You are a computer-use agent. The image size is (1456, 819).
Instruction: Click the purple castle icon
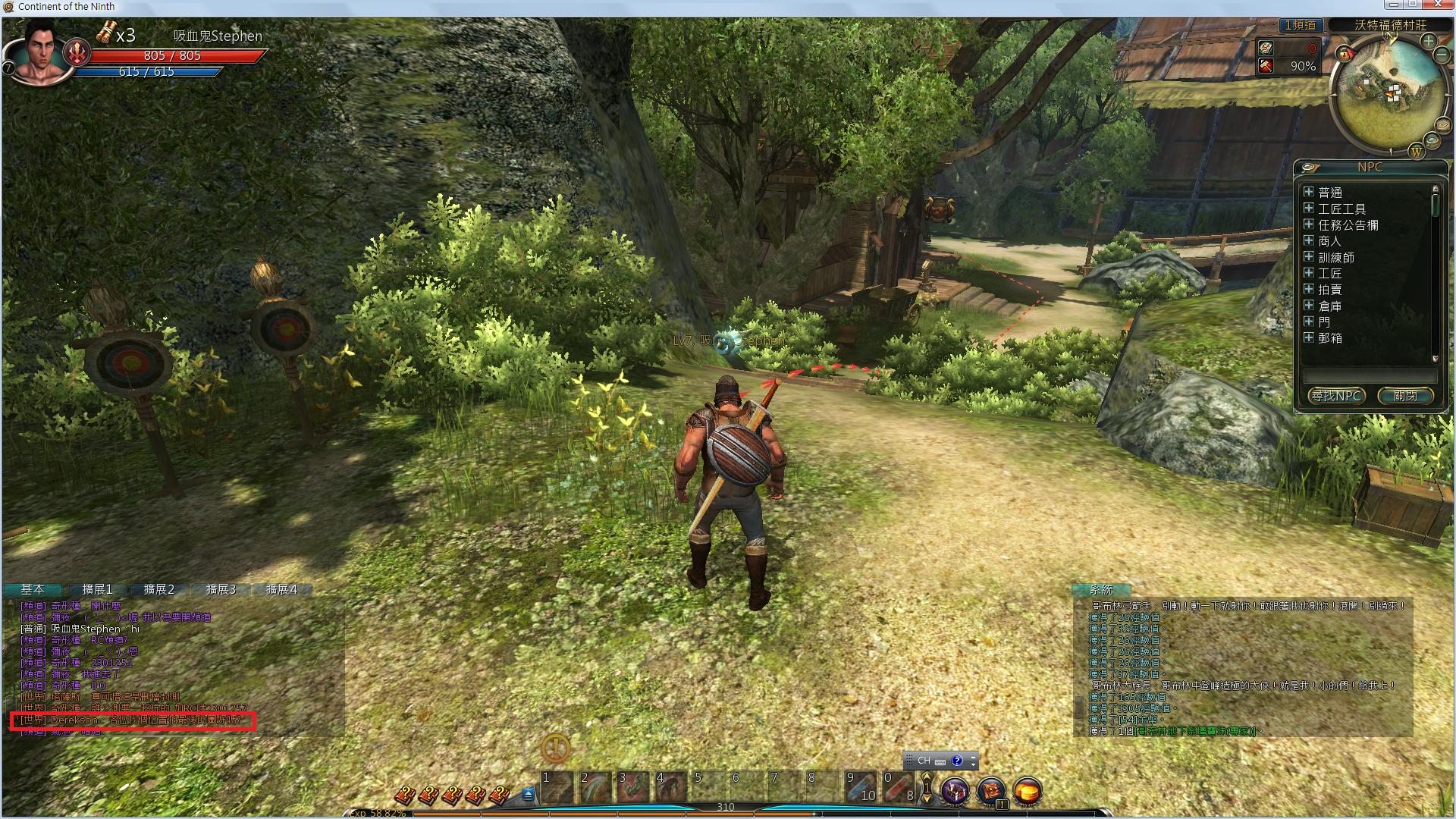coord(955,791)
